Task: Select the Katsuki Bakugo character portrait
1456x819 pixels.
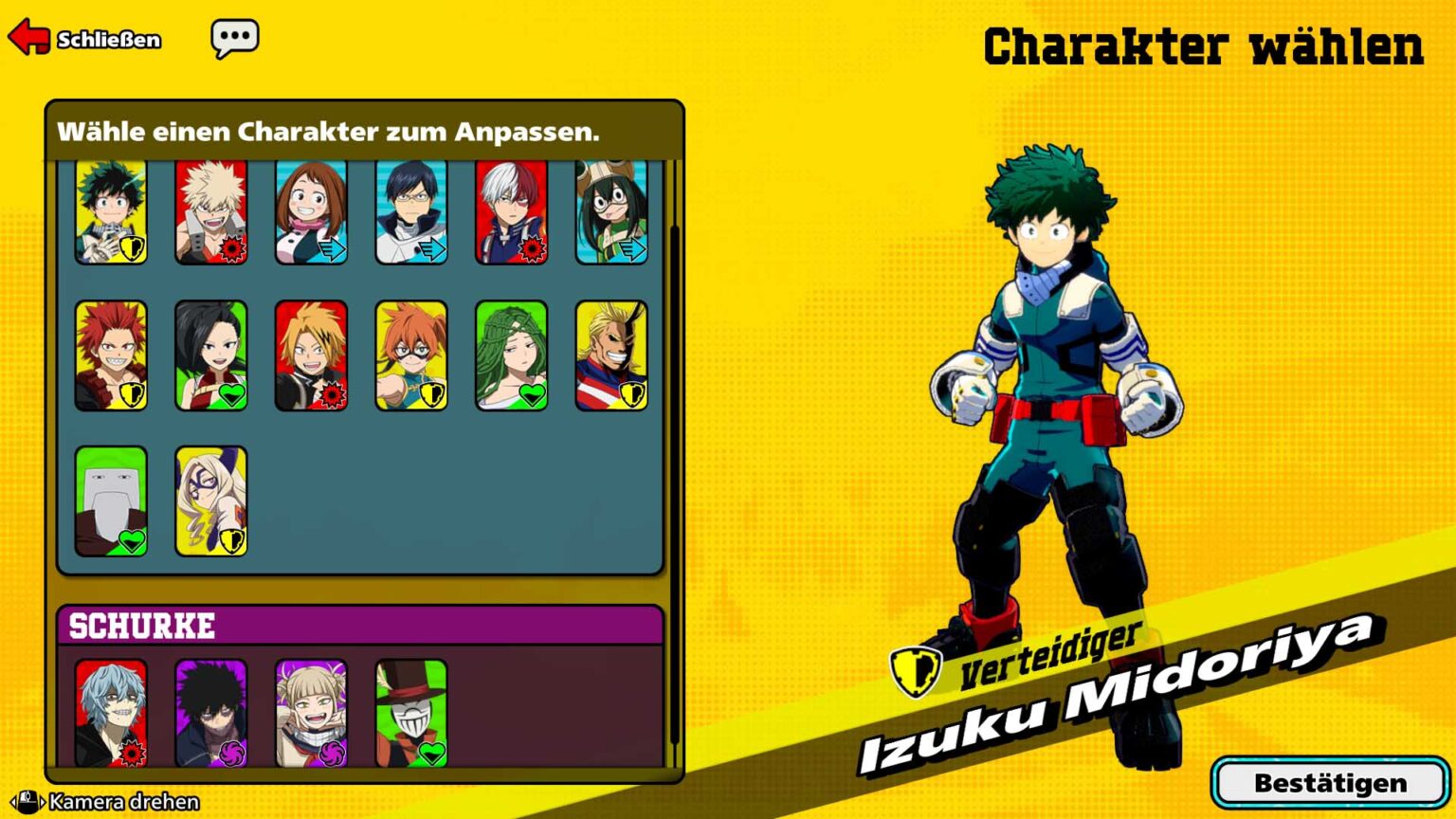Action: coord(211,212)
